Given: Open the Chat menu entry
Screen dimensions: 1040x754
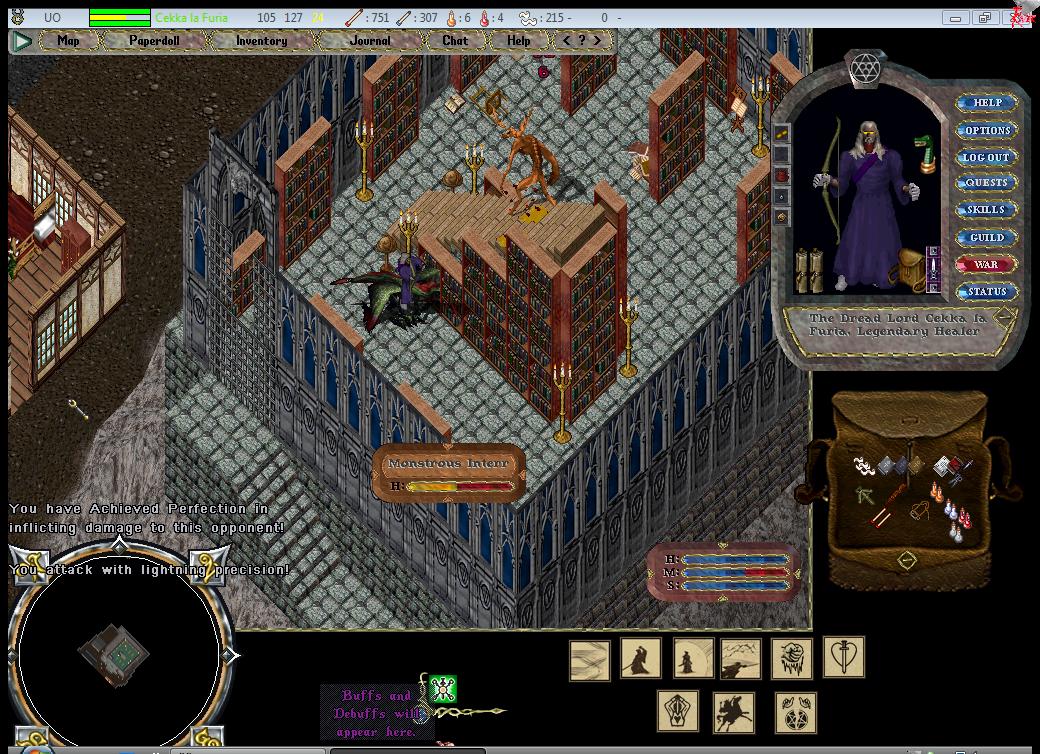Looking at the screenshot, I should [x=455, y=41].
